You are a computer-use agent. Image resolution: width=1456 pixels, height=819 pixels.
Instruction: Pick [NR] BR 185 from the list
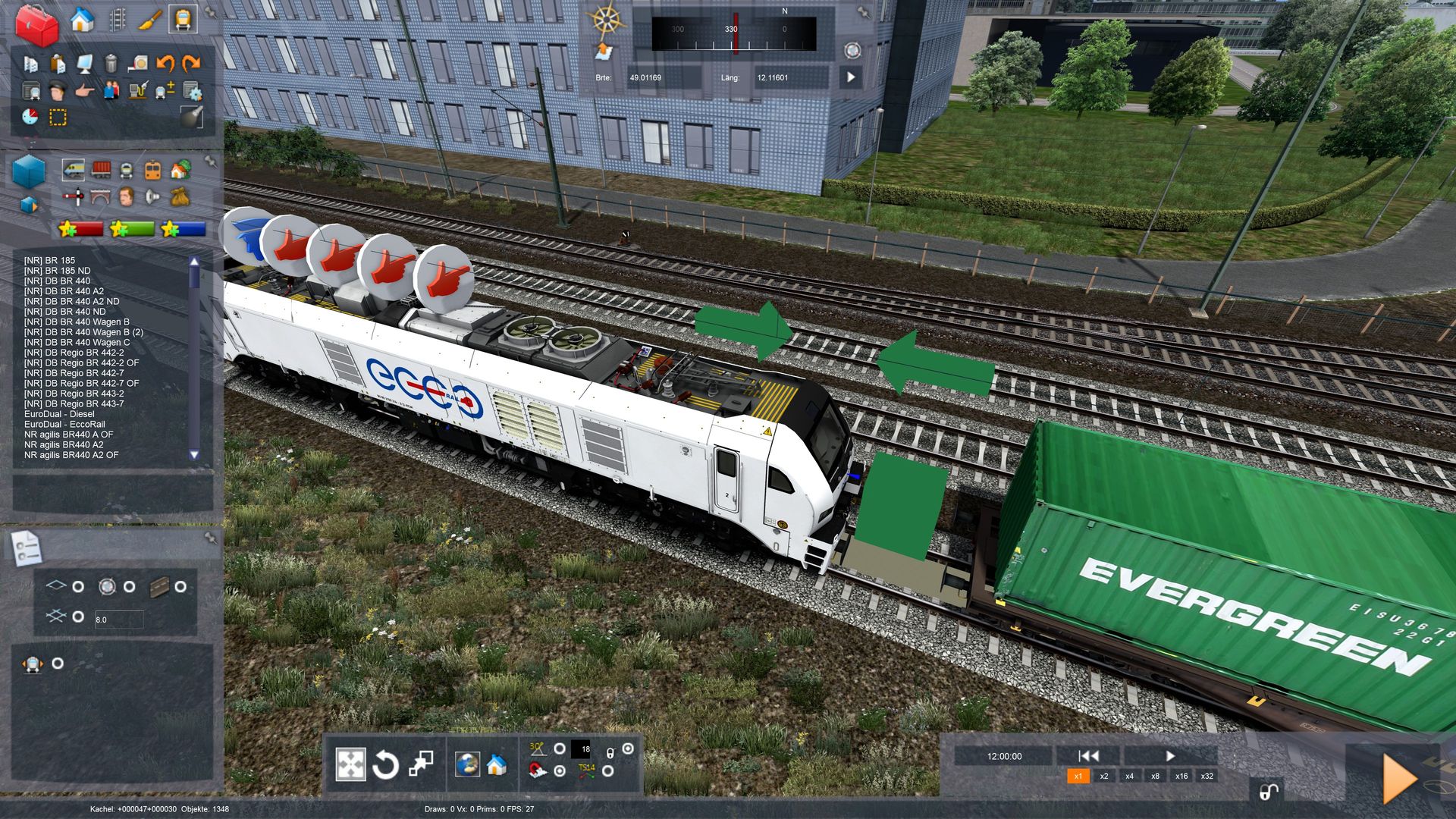click(x=49, y=260)
